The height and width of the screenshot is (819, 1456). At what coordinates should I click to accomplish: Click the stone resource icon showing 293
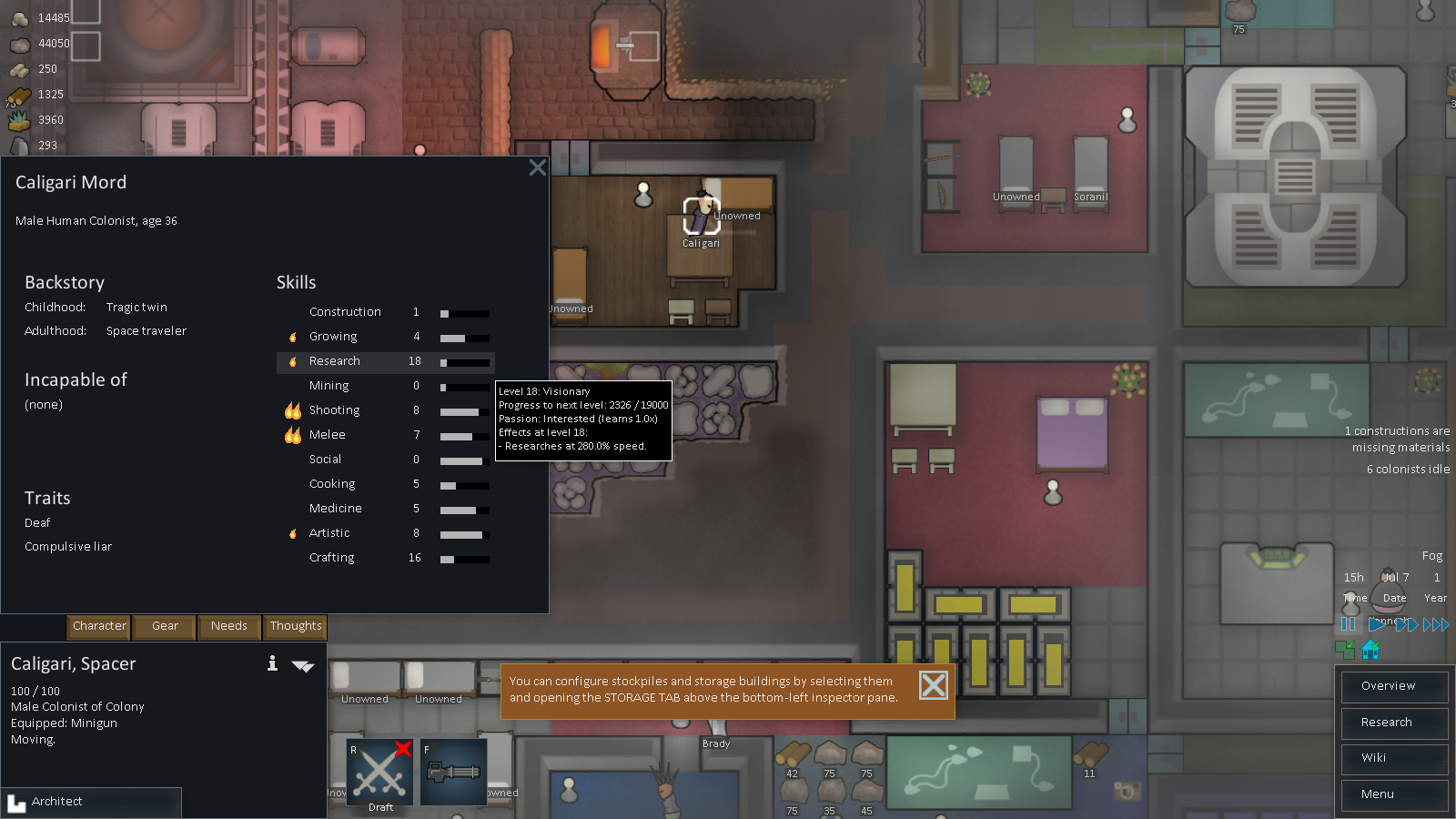pos(18,146)
